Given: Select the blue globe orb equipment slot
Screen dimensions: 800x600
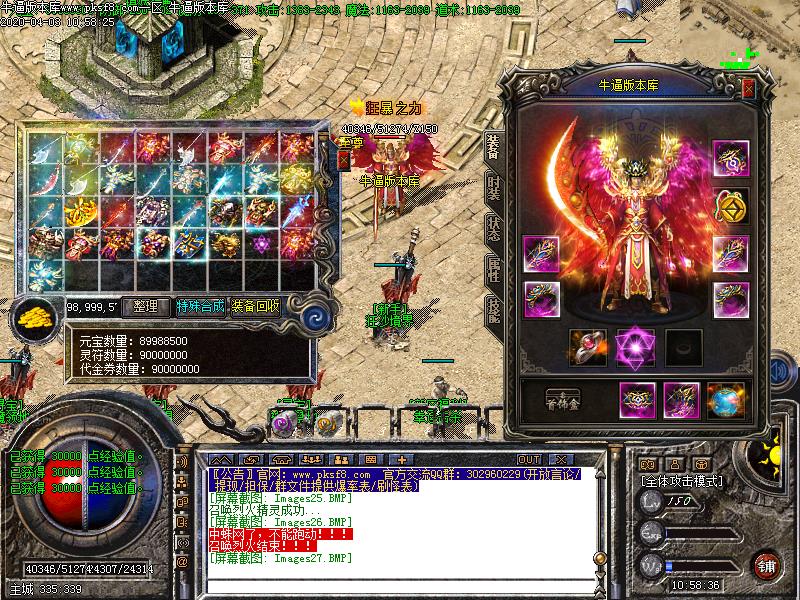Looking at the screenshot, I should click(726, 400).
